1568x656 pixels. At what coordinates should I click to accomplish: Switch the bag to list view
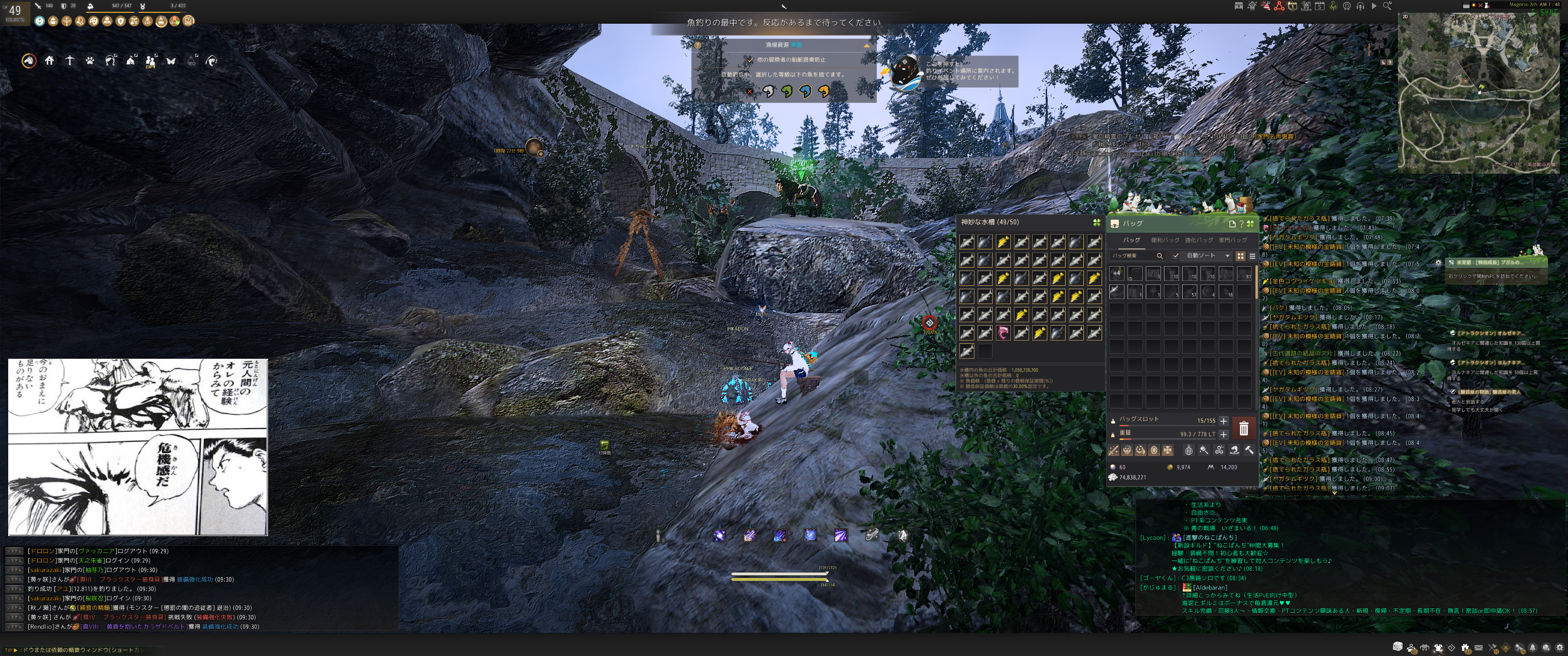(x=1252, y=256)
